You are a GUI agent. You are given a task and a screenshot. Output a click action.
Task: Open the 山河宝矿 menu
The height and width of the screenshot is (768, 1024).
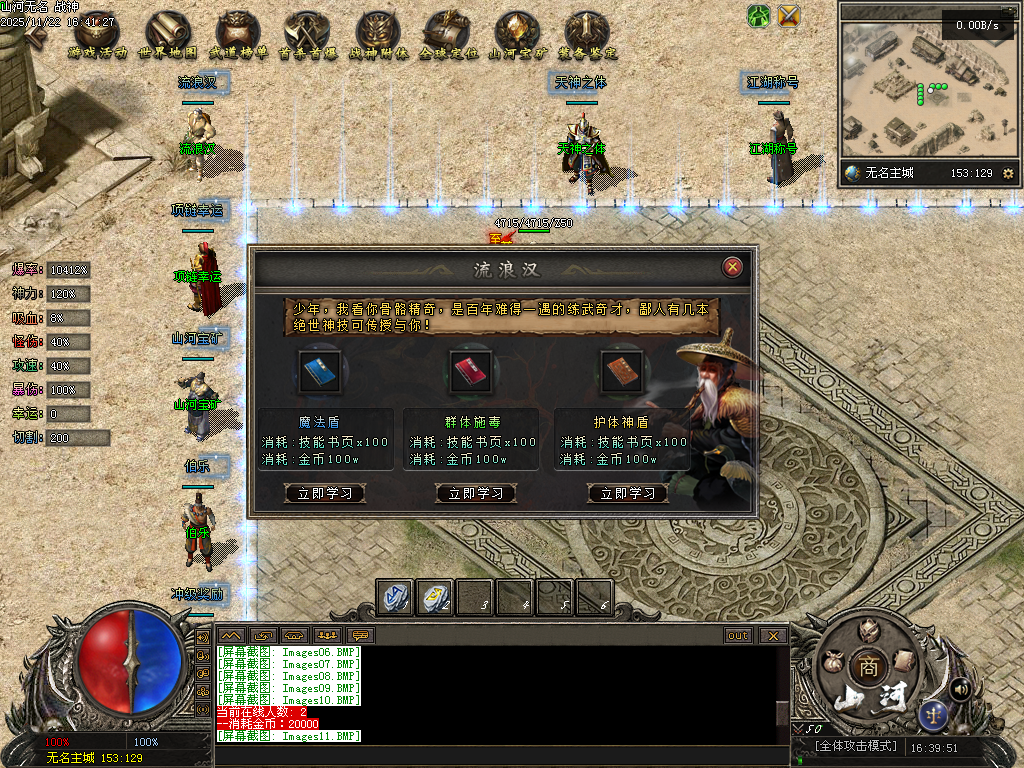coord(517,35)
